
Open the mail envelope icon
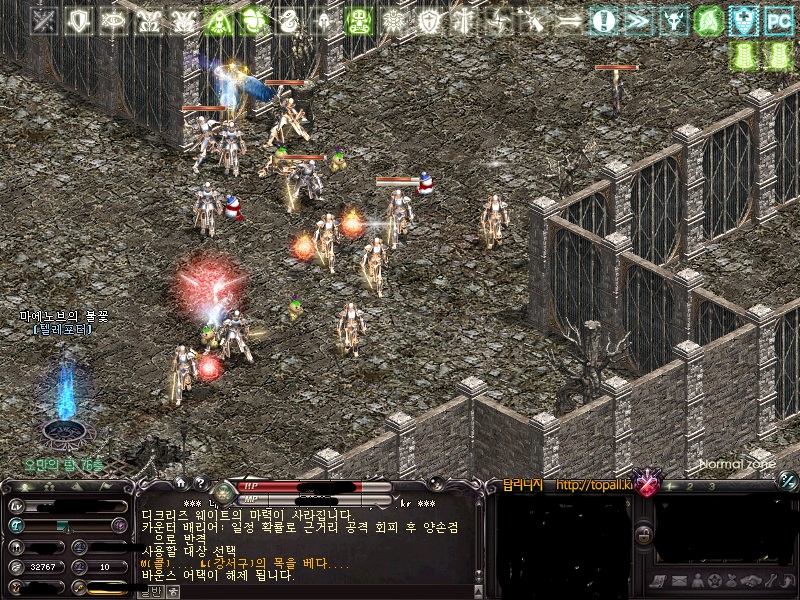(x=677, y=581)
